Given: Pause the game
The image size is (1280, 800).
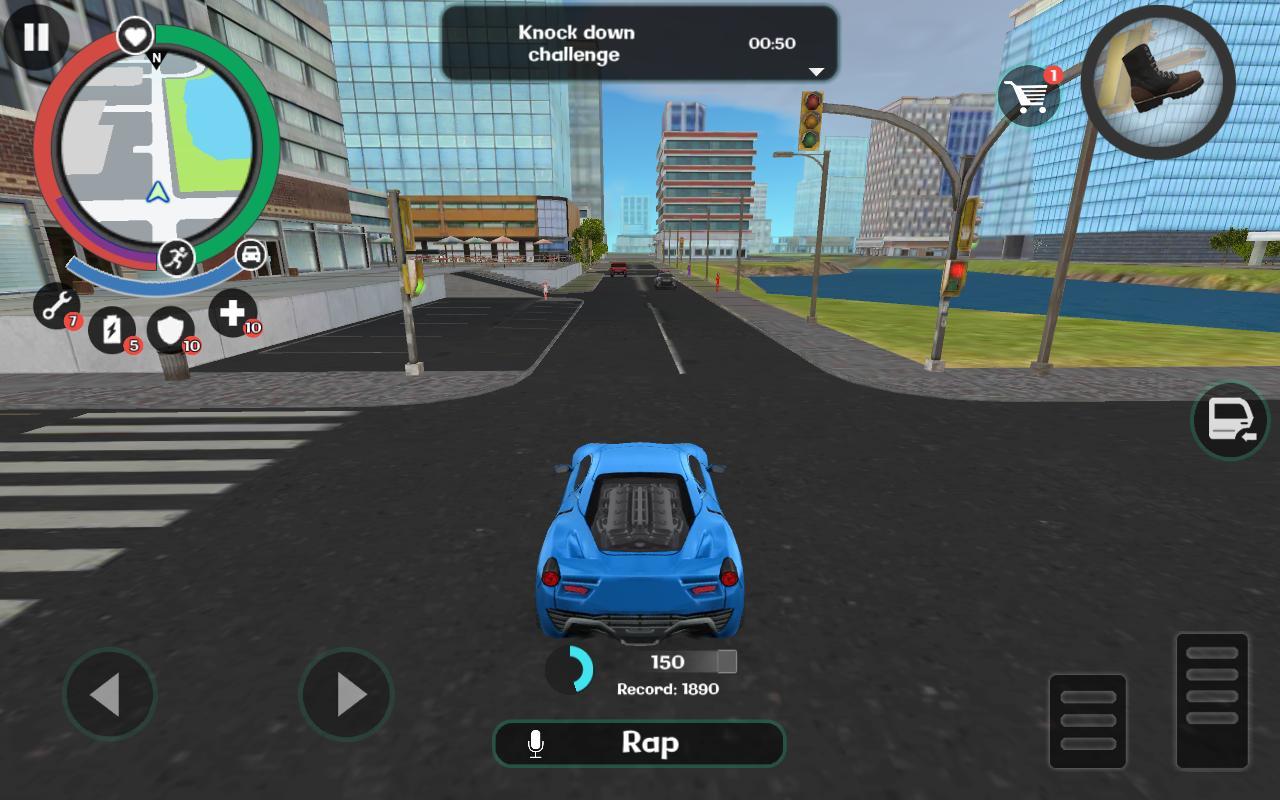Looking at the screenshot, I should point(36,38).
